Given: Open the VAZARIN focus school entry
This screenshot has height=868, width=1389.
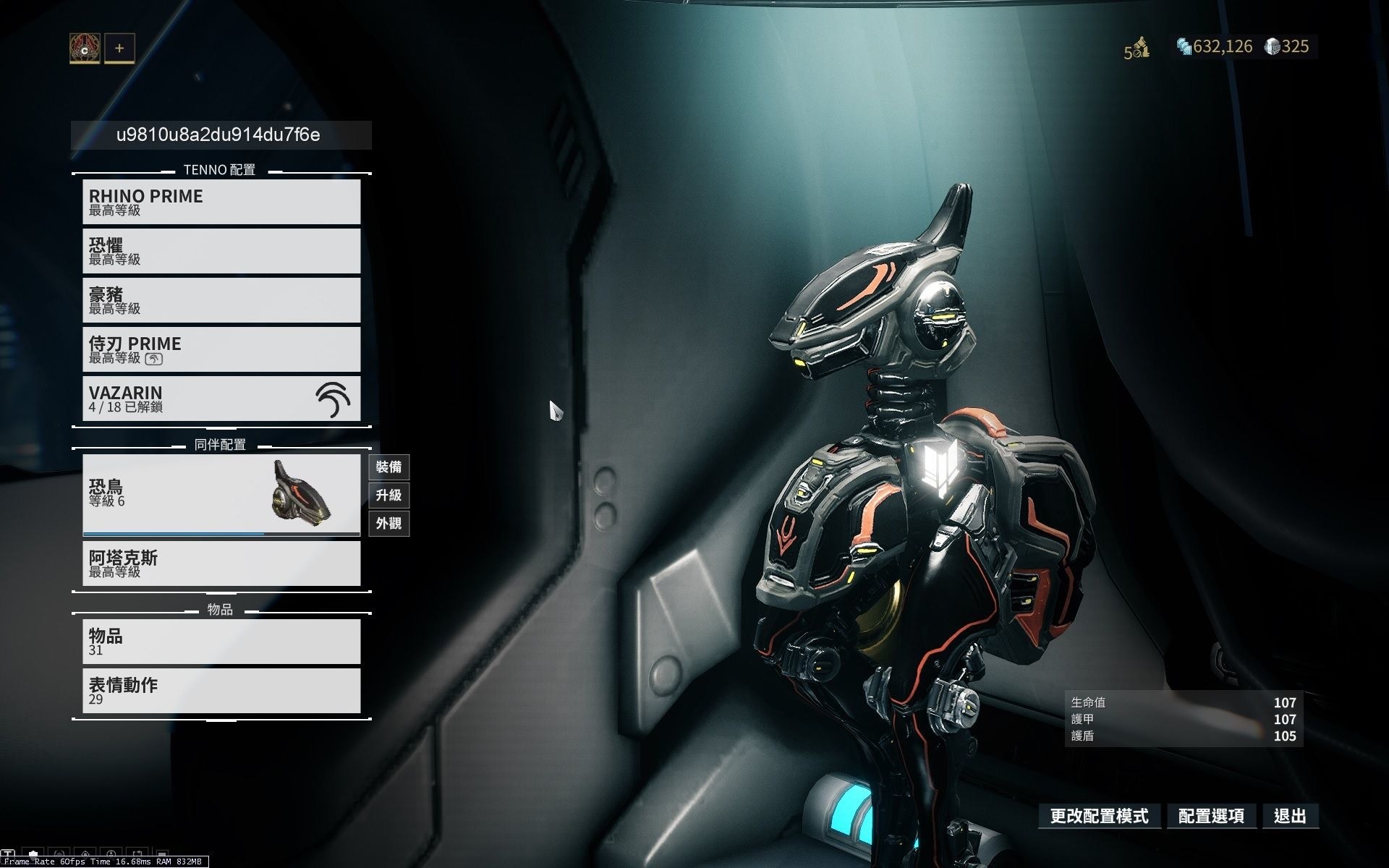Looking at the screenshot, I should click(221, 399).
